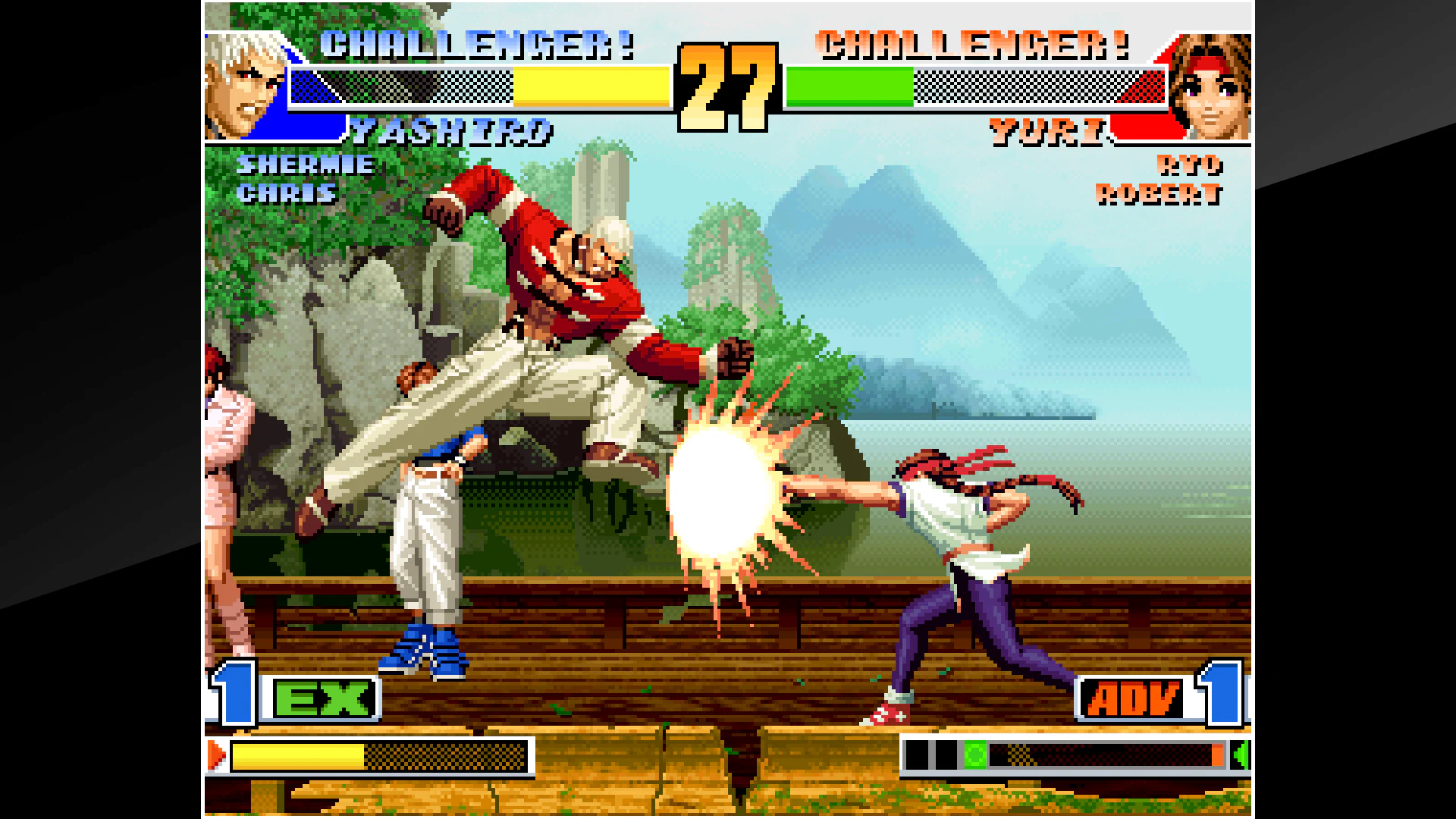This screenshot has width=1456, height=819.
Task: Select the YURI name label
Action: point(1047,130)
